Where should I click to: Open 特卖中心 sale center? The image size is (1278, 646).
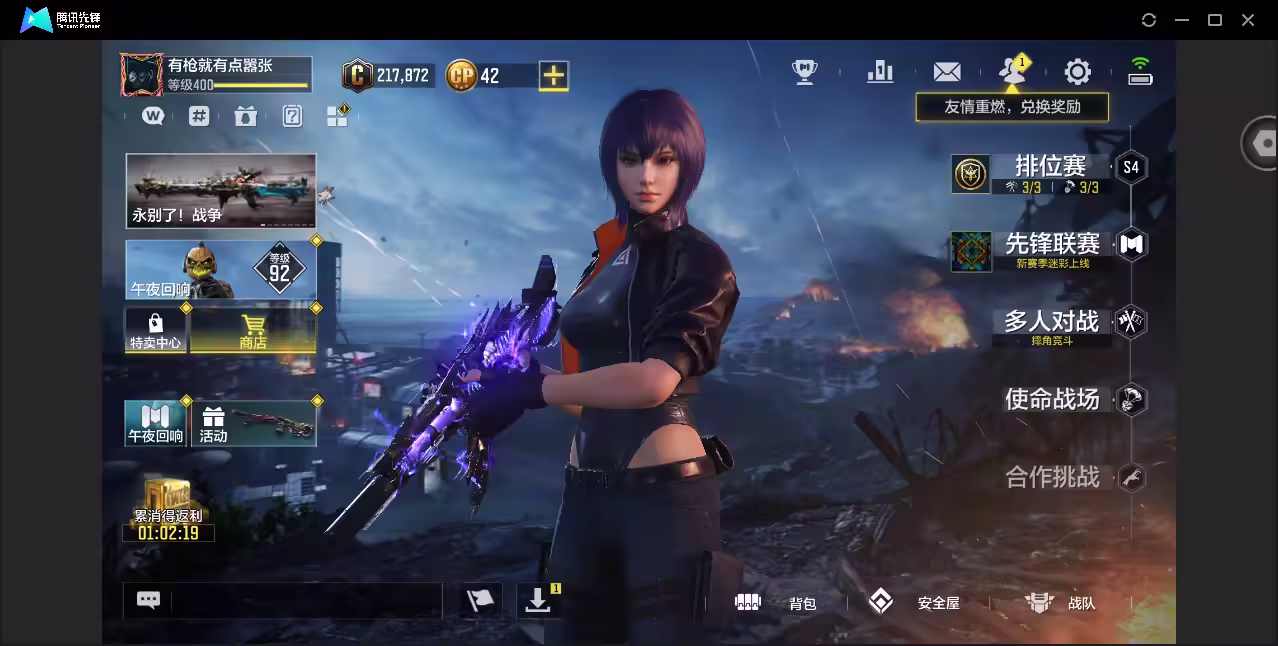coord(155,331)
